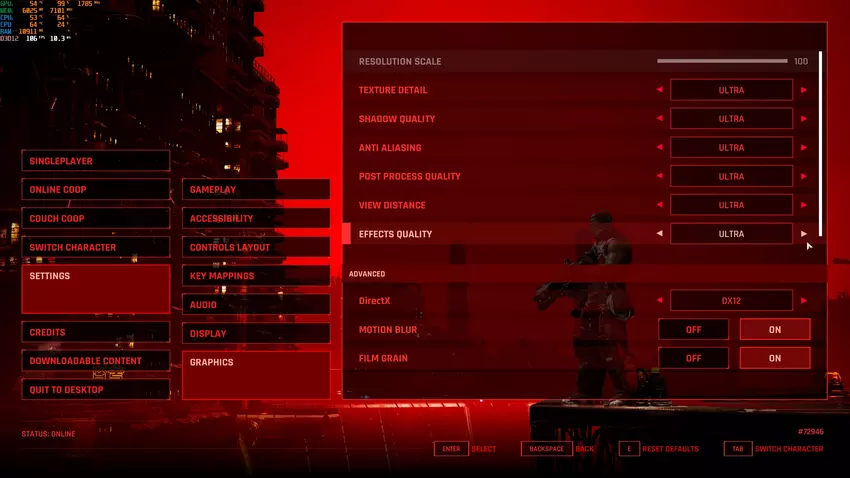
Task: Switch to Gameplay settings
Action: click(256, 190)
